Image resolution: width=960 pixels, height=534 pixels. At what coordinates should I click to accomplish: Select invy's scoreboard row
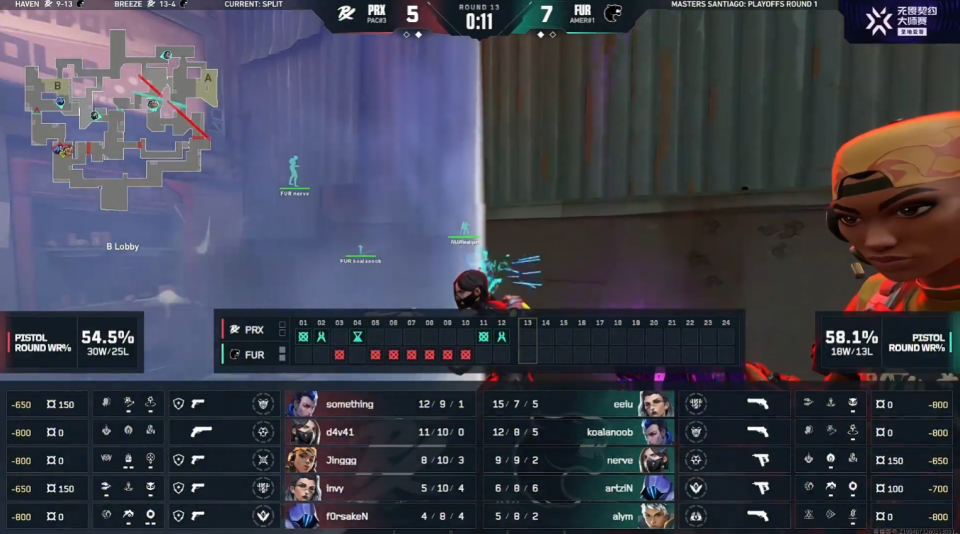click(x=380, y=488)
